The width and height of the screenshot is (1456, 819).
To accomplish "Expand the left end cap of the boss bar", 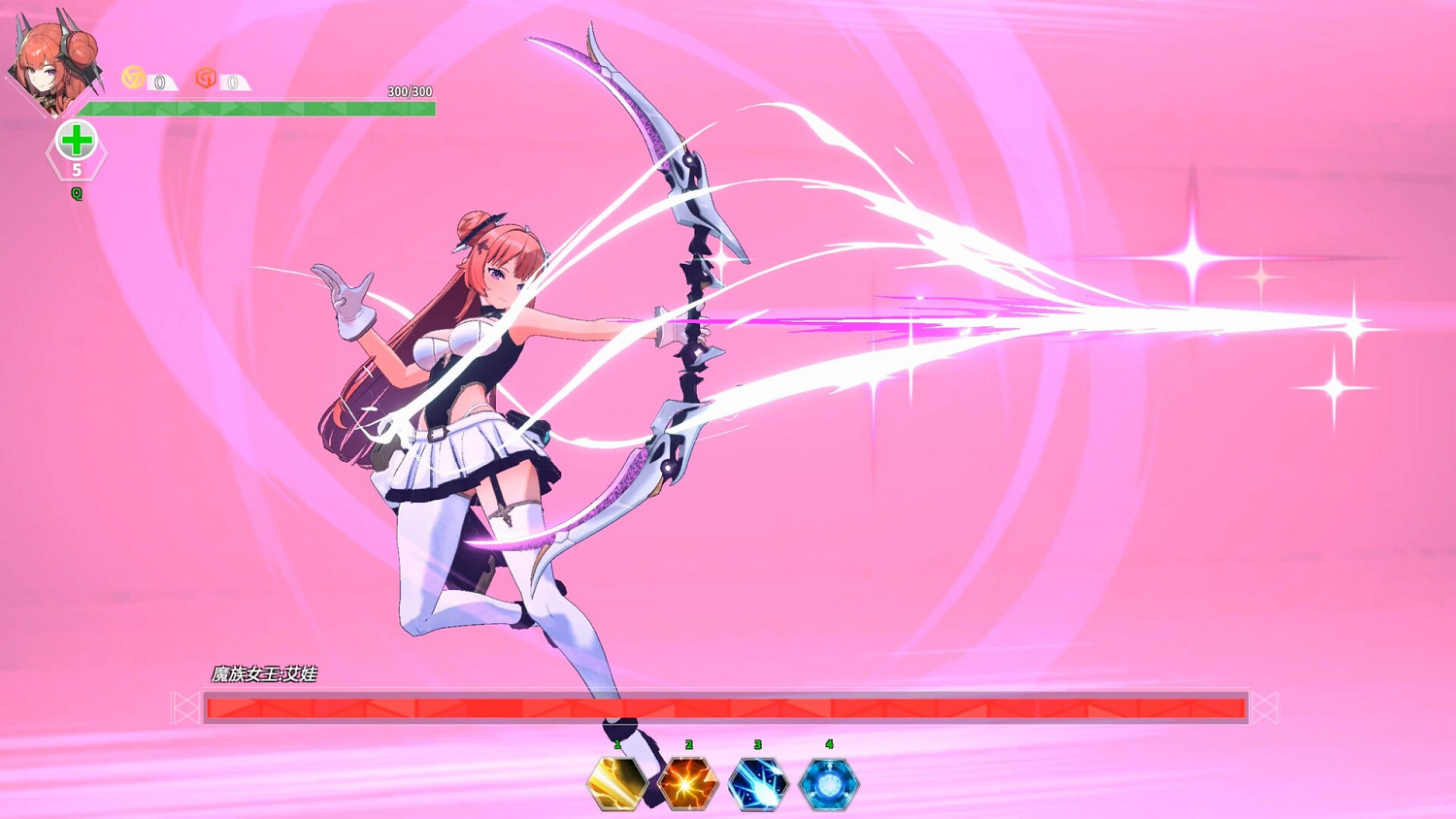I will click(183, 707).
